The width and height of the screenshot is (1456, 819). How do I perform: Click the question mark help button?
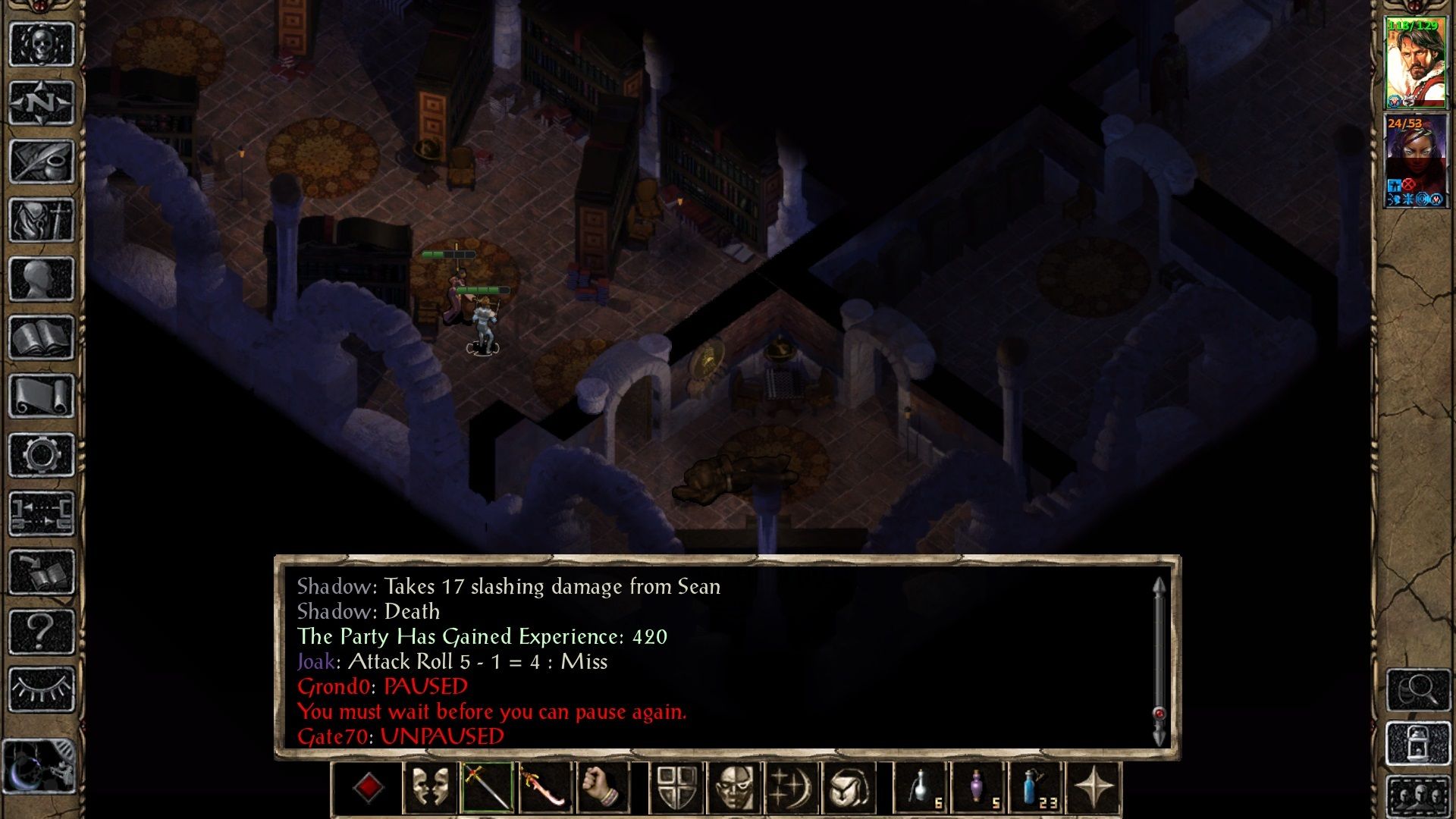pos(42,631)
